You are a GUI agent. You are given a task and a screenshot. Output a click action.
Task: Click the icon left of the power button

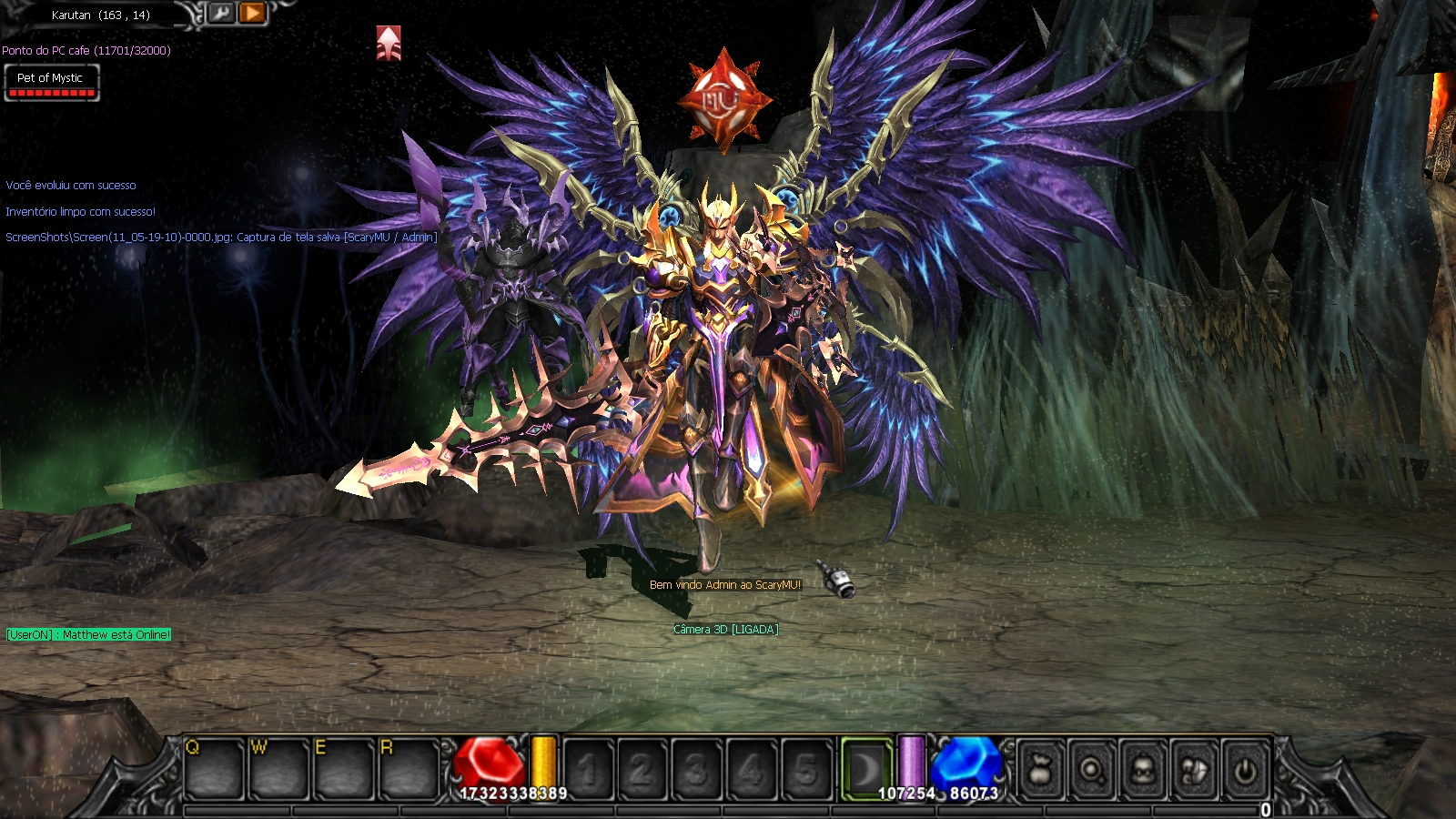pos(1194,771)
